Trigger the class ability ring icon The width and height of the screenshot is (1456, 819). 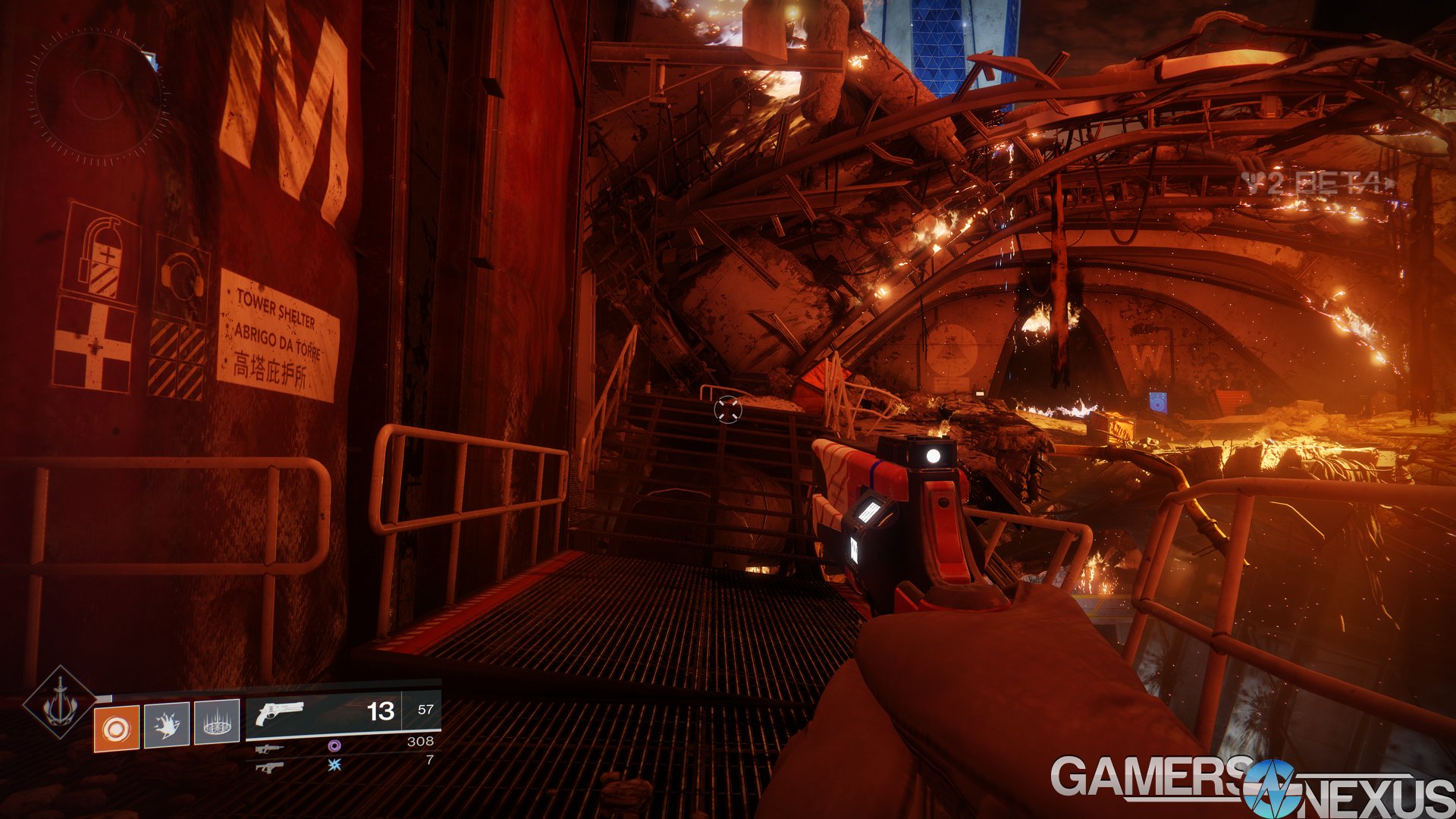pos(217,722)
